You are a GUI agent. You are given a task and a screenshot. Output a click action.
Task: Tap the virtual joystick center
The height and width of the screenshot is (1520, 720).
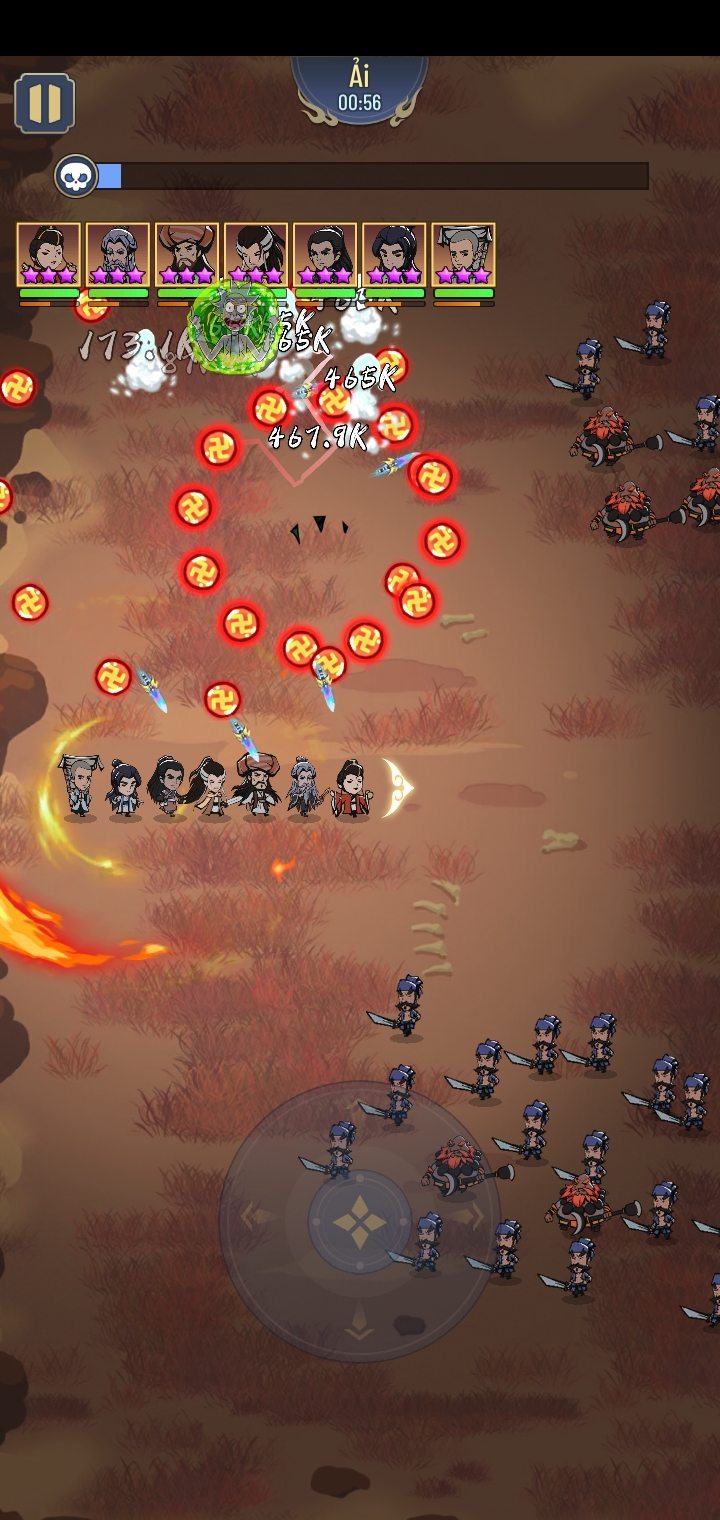(x=359, y=1221)
